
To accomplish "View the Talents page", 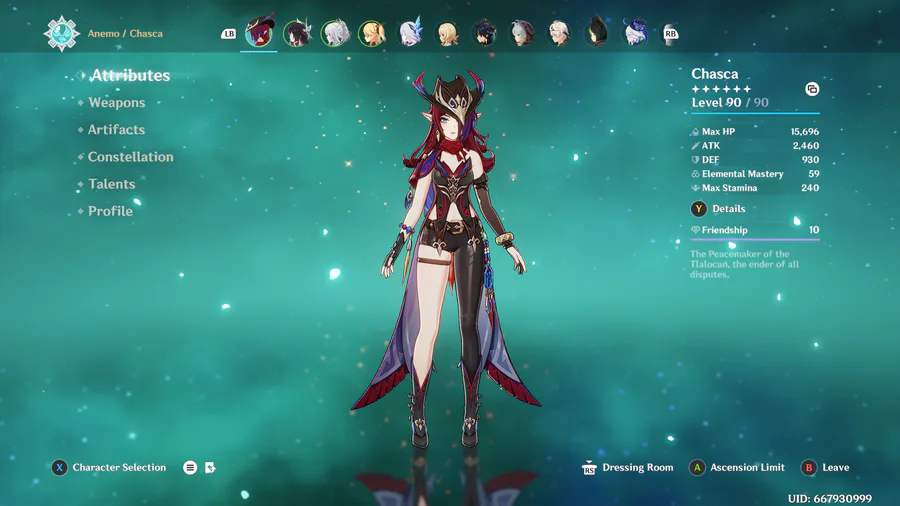I will point(111,184).
